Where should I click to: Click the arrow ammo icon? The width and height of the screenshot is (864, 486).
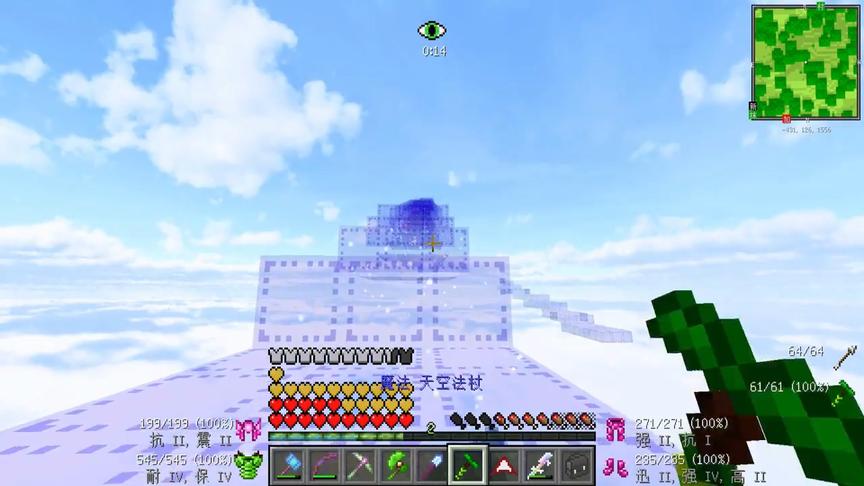[846, 355]
